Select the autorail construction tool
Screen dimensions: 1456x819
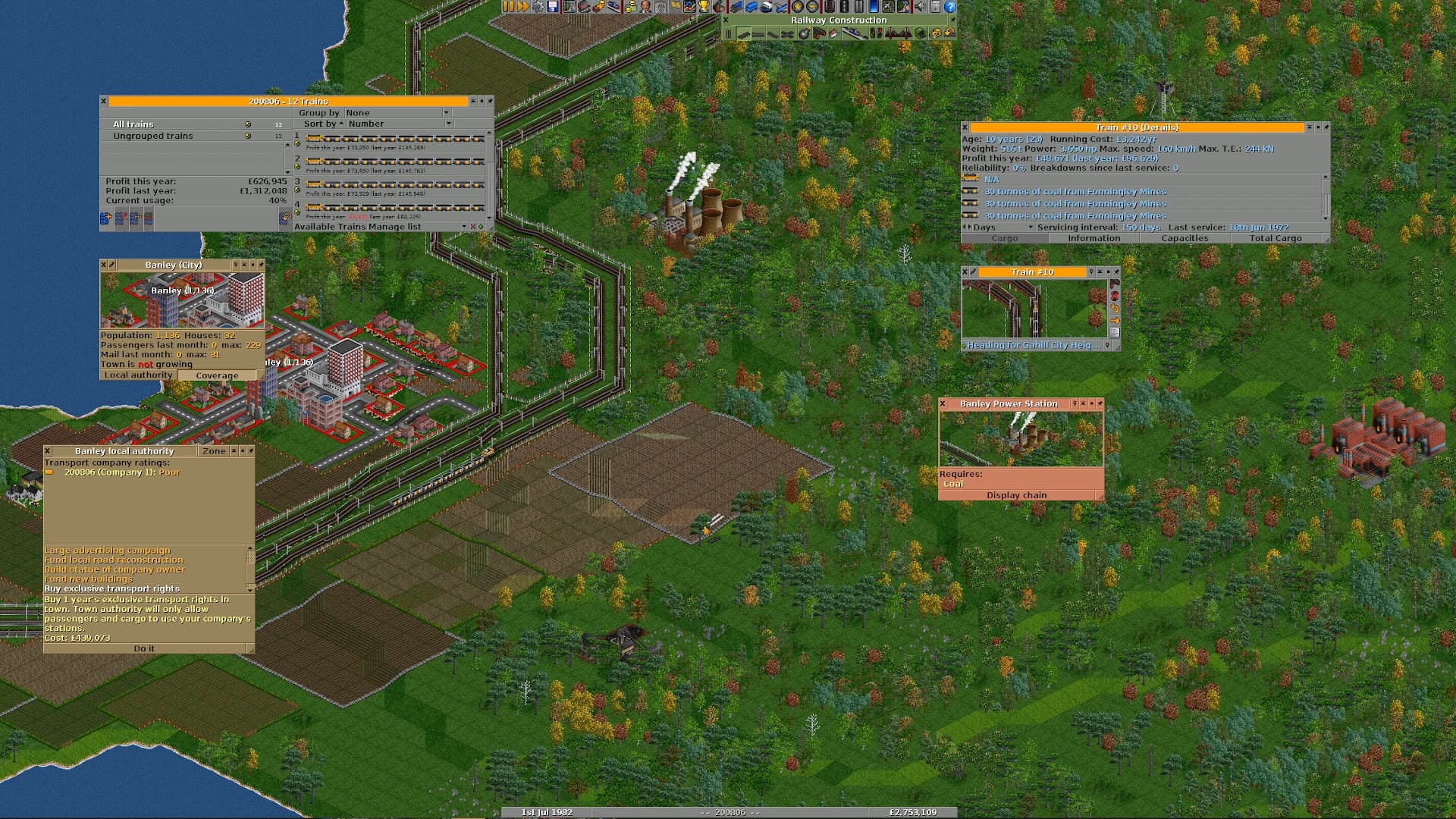click(787, 33)
